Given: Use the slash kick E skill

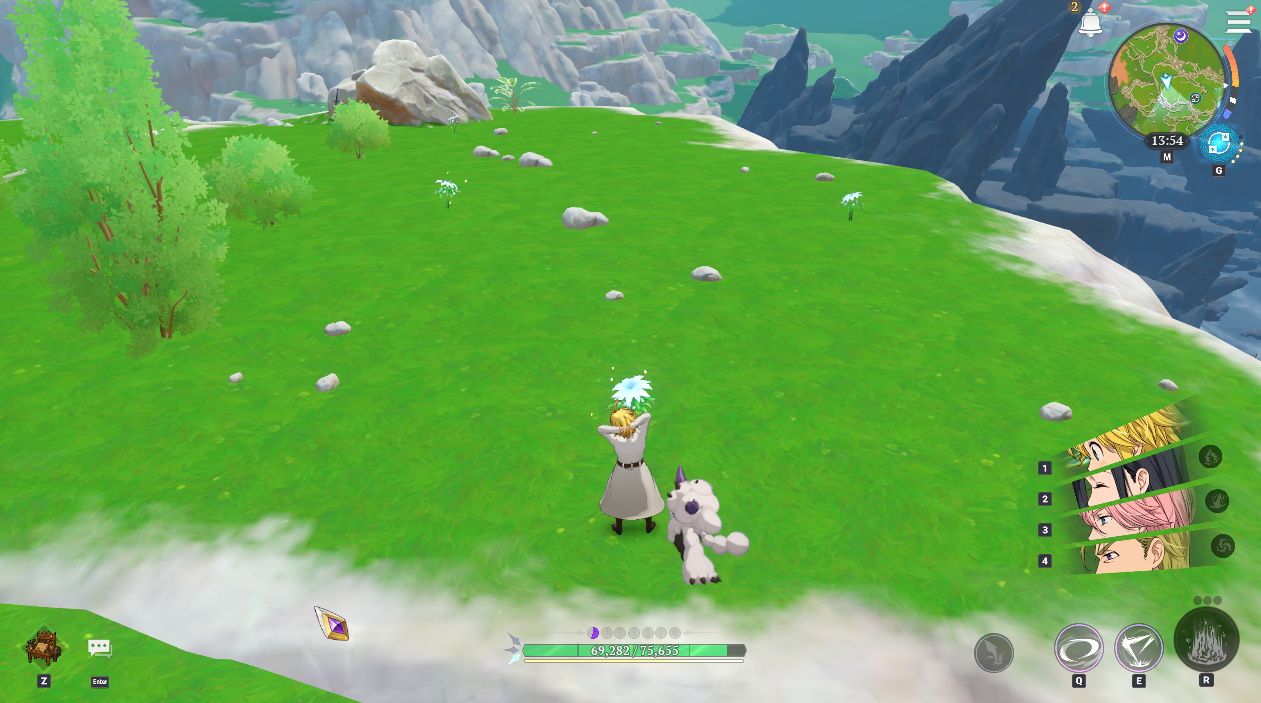Looking at the screenshot, I should [1138, 648].
